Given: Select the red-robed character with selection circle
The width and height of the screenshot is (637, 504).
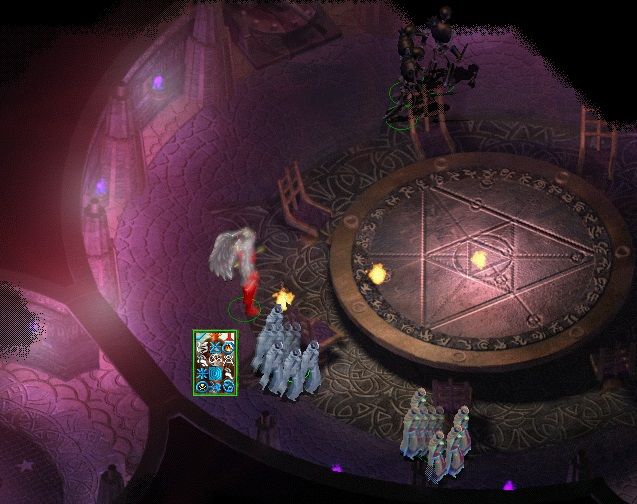Looking at the screenshot, I should click(249, 282).
